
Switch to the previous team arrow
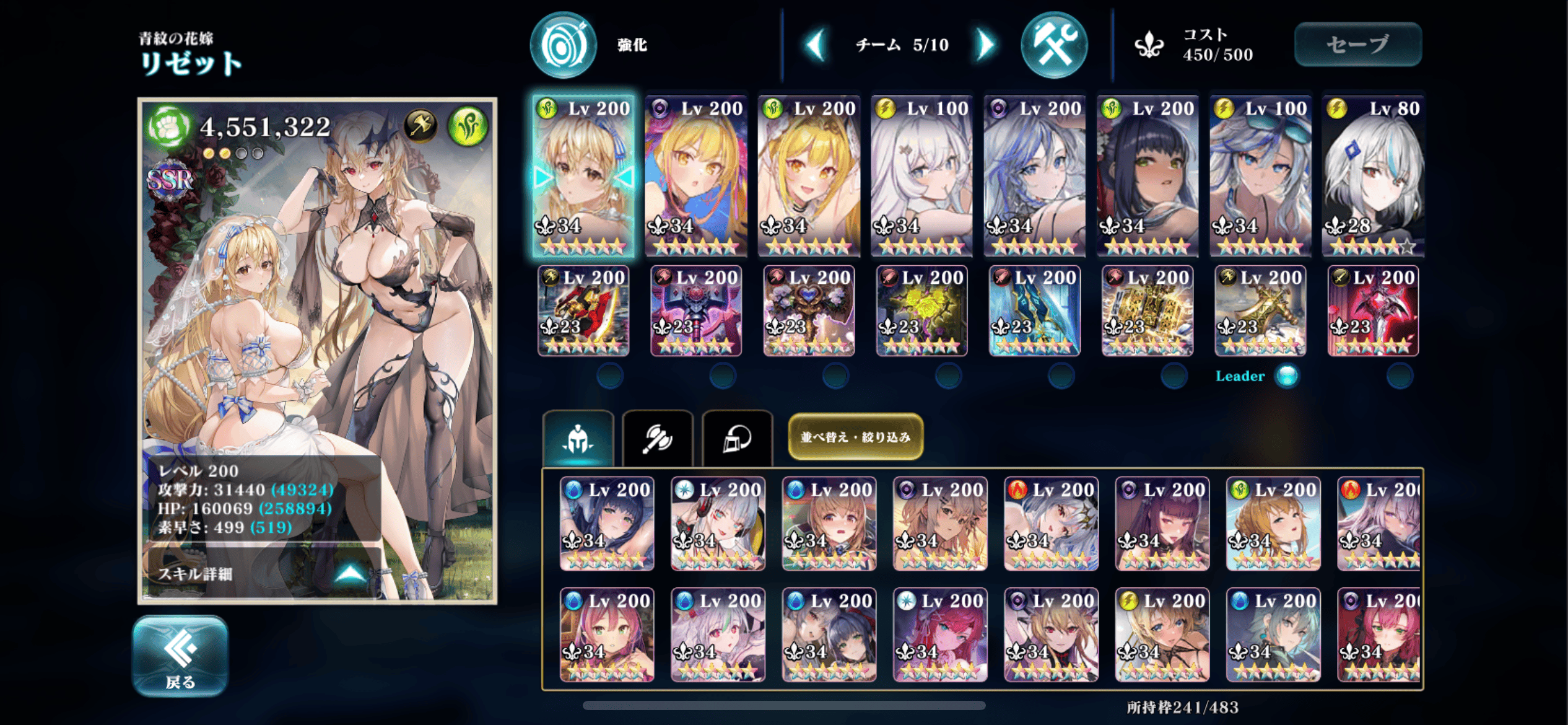(816, 45)
